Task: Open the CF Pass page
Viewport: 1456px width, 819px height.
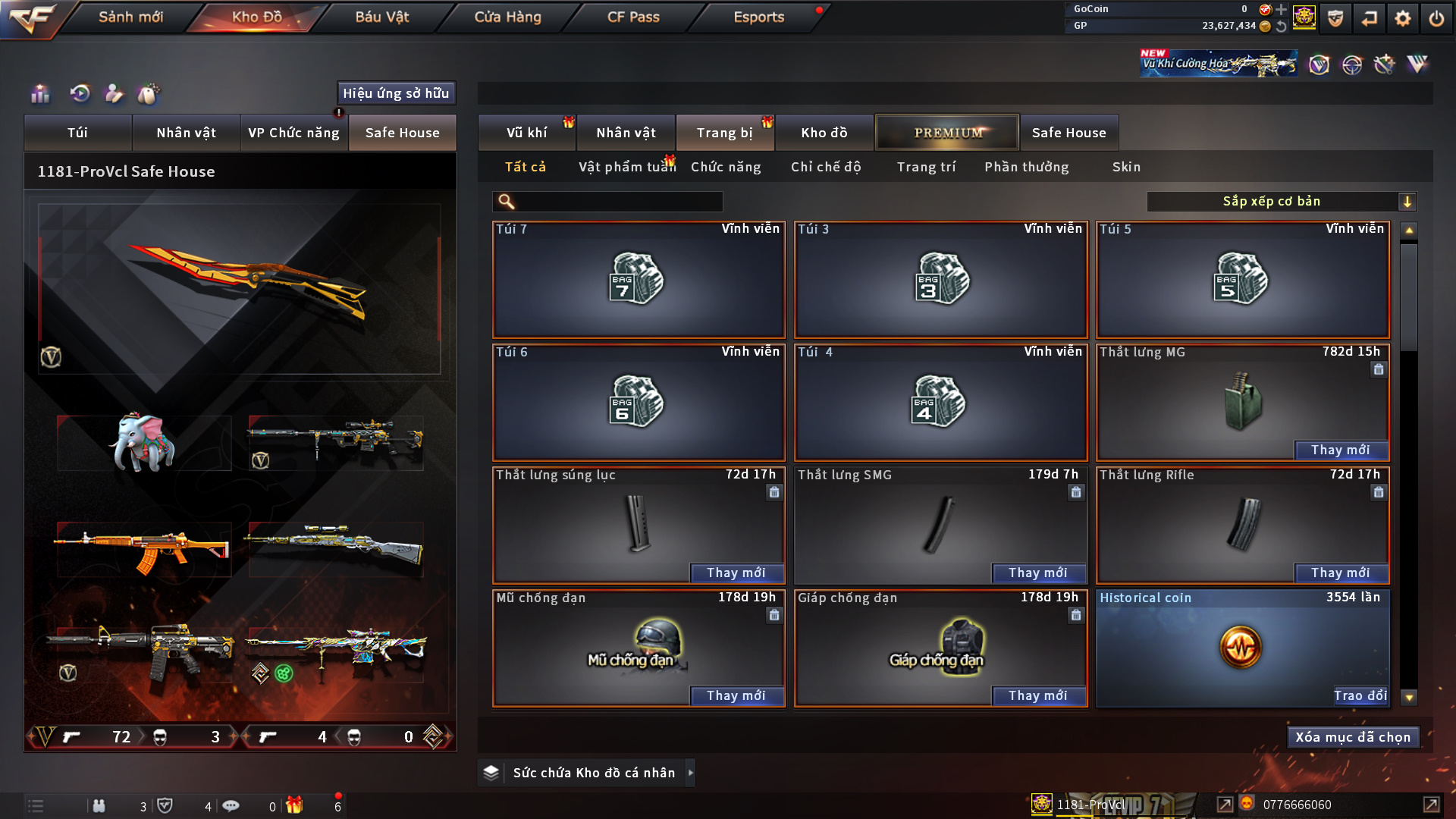Action: click(x=633, y=17)
